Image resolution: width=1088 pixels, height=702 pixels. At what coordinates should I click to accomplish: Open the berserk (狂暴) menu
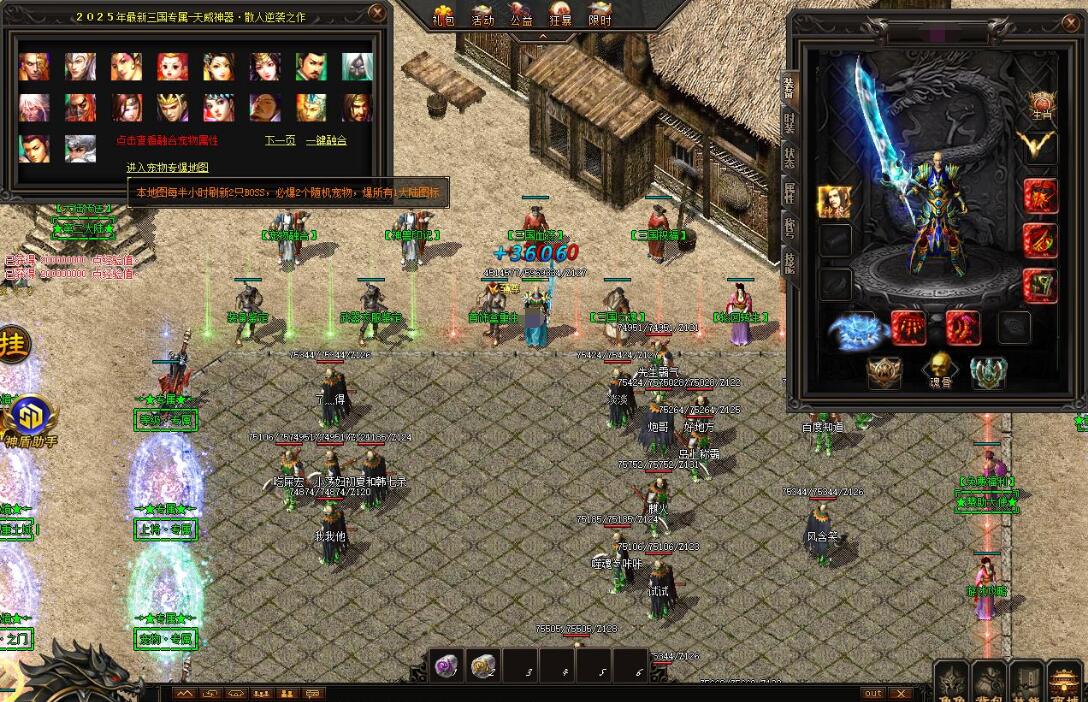pyautogui.click(x=560, y=15)
